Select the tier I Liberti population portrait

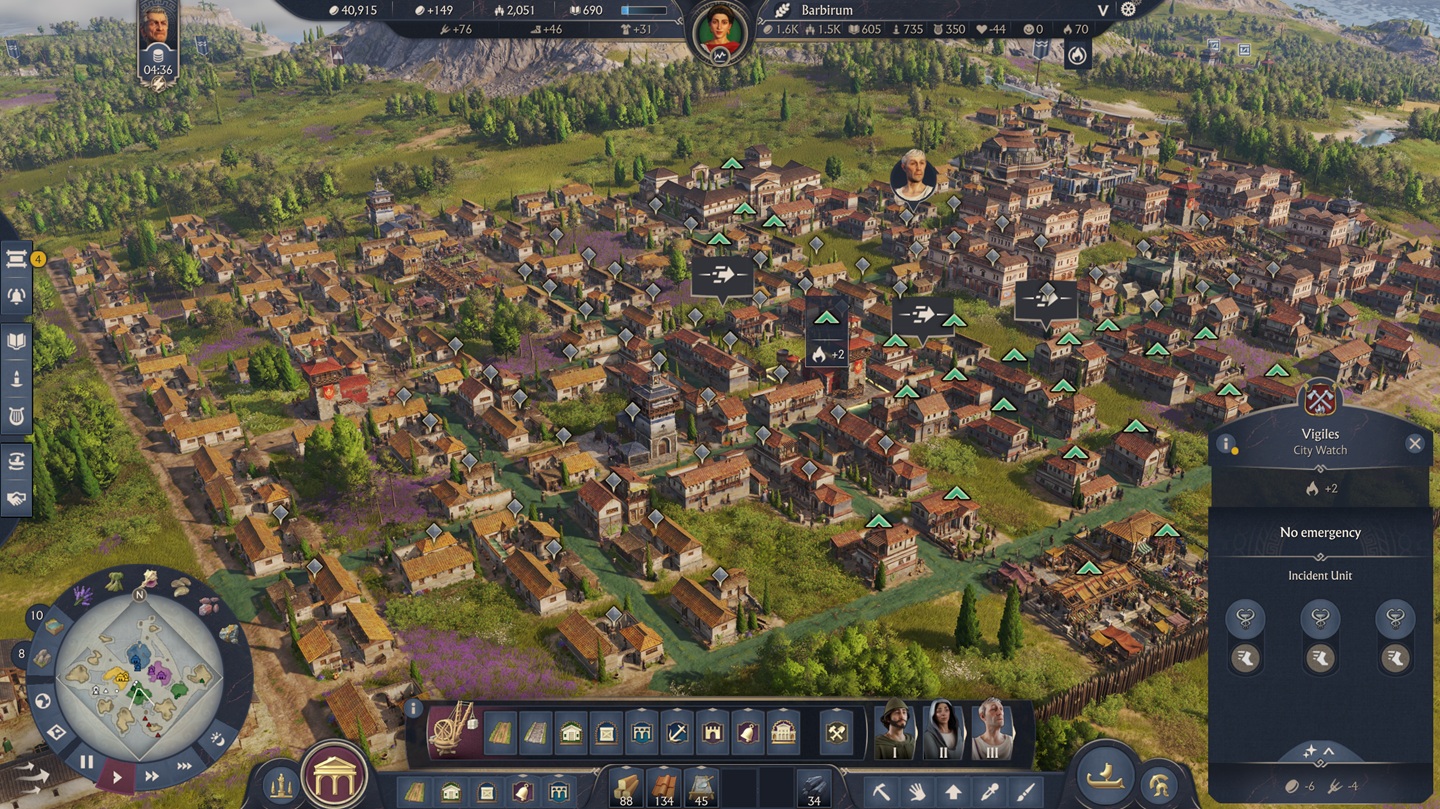tap(895, 730)
